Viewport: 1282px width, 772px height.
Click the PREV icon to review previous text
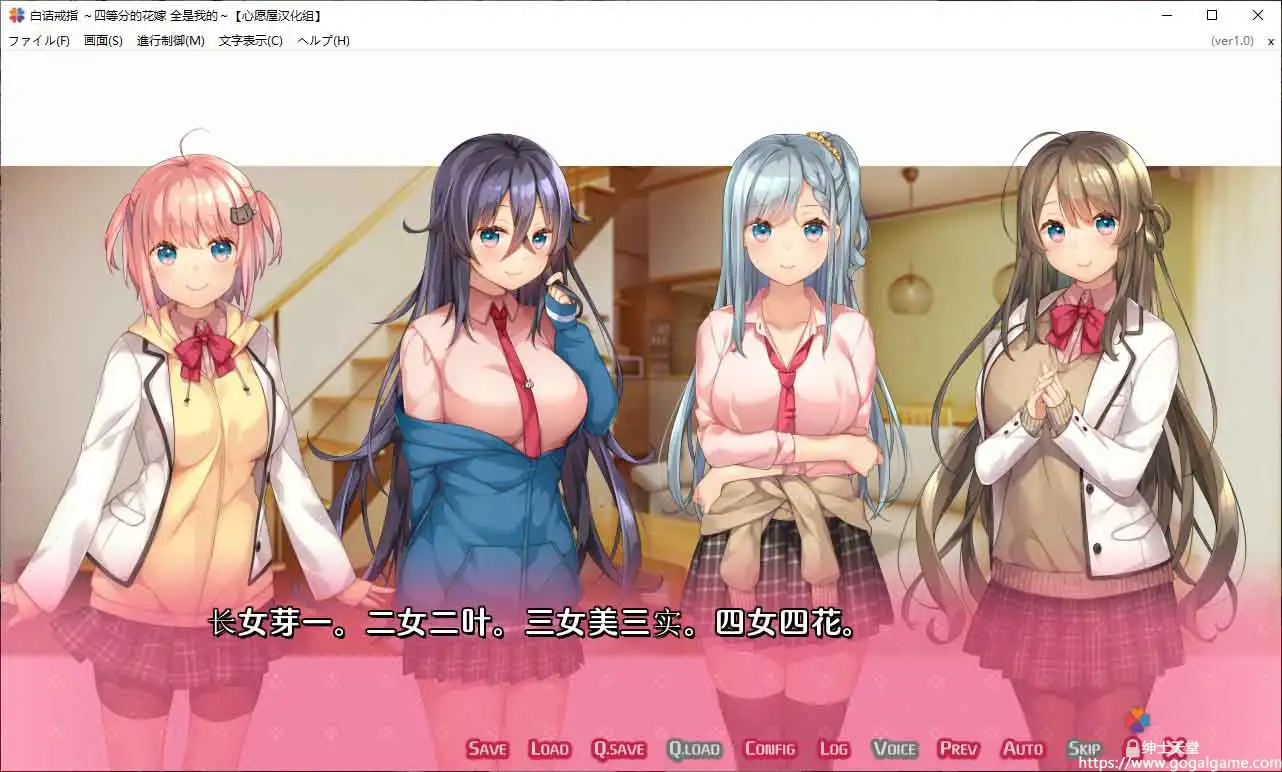[x=957, y=747]
